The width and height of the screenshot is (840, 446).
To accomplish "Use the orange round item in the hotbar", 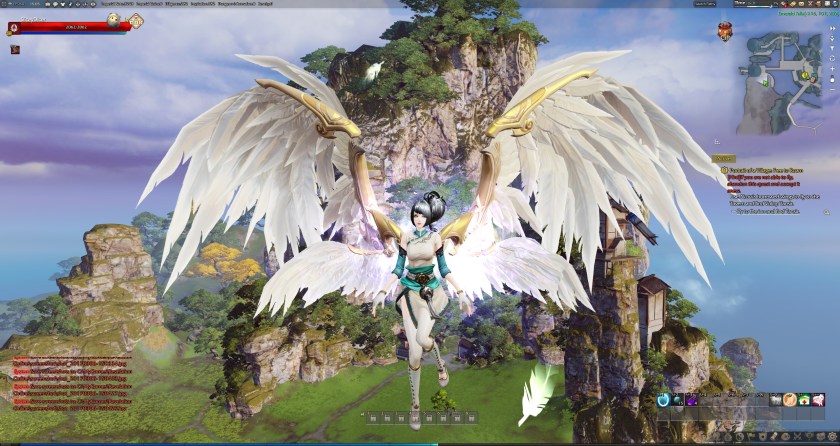I will [789, 400].
